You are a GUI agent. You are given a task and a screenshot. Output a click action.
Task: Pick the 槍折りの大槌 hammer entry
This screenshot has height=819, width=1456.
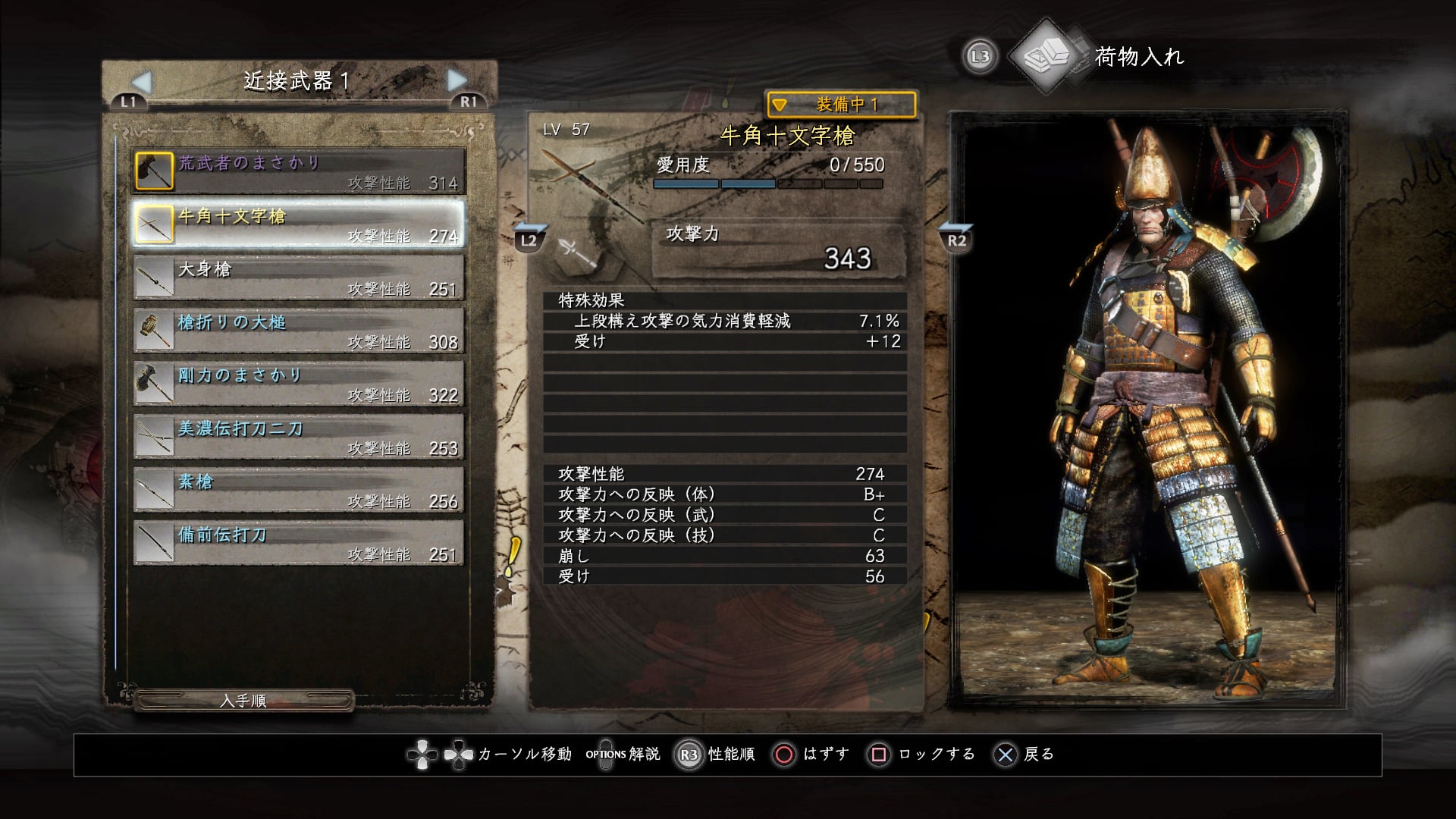pyautogui.click(x=298, y=331)
